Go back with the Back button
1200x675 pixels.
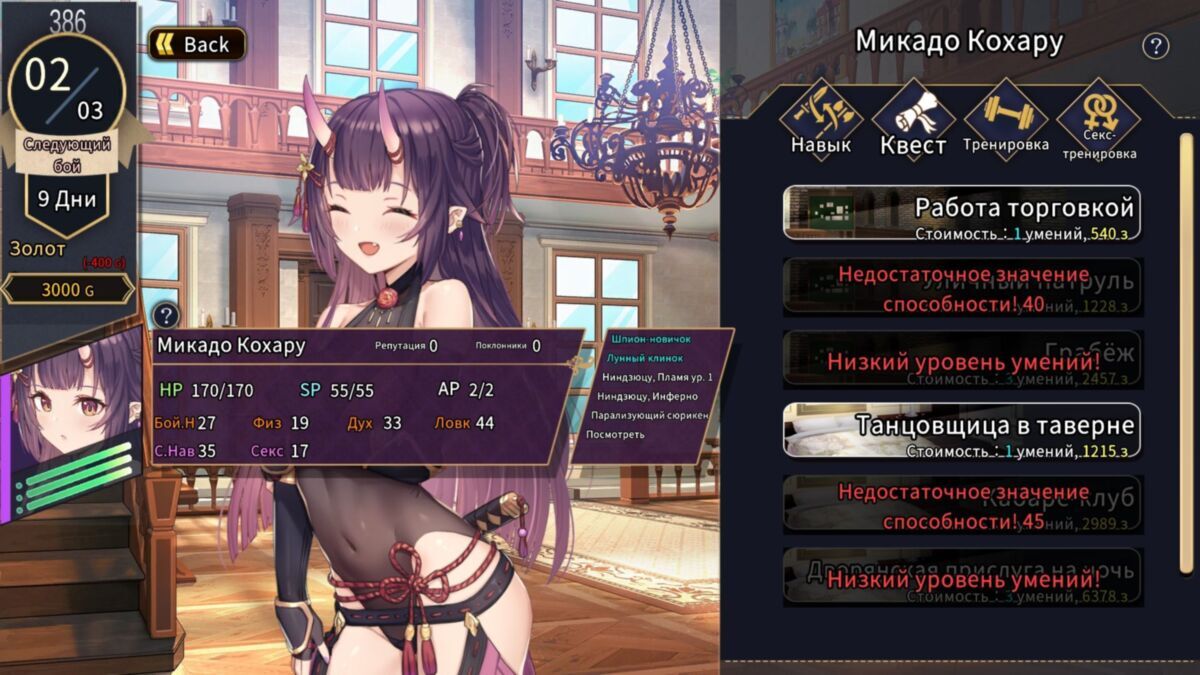(197, 44)
